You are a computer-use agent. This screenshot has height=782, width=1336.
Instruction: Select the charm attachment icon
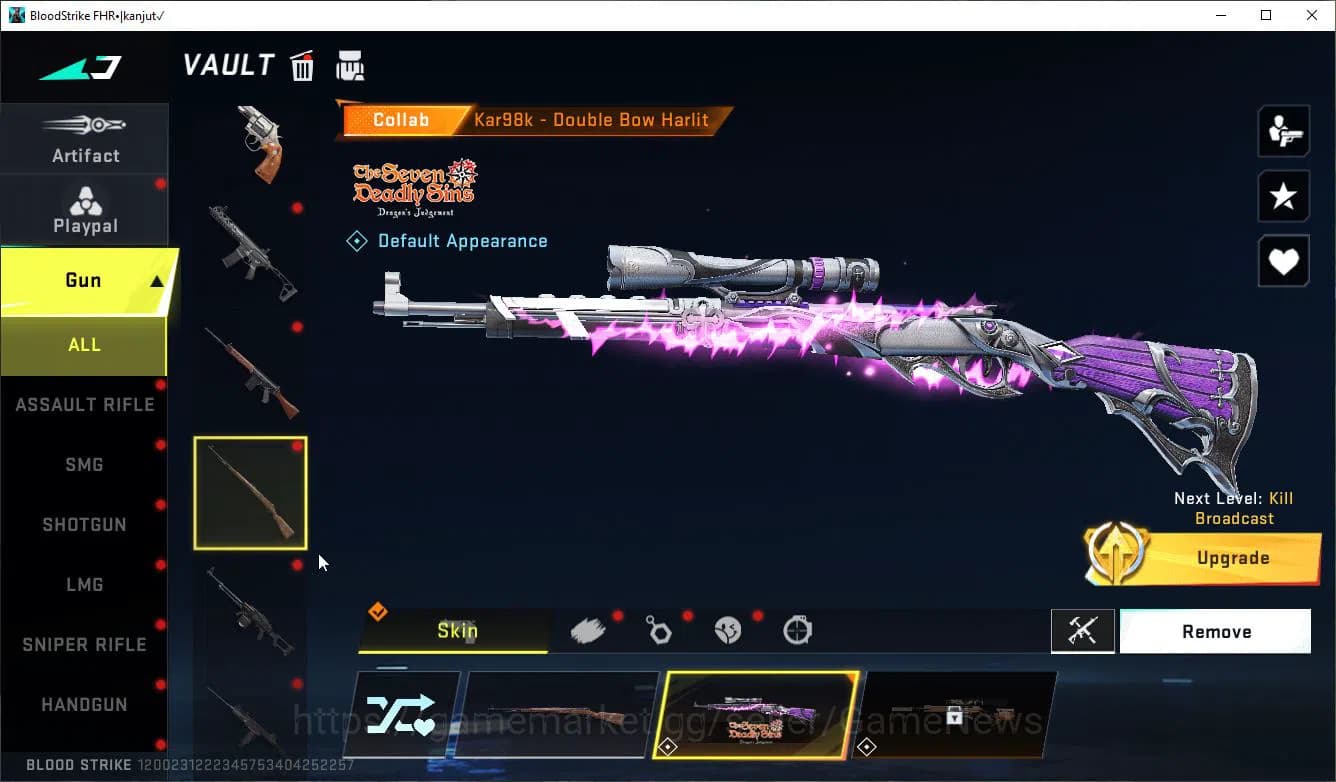coord(658,628)
